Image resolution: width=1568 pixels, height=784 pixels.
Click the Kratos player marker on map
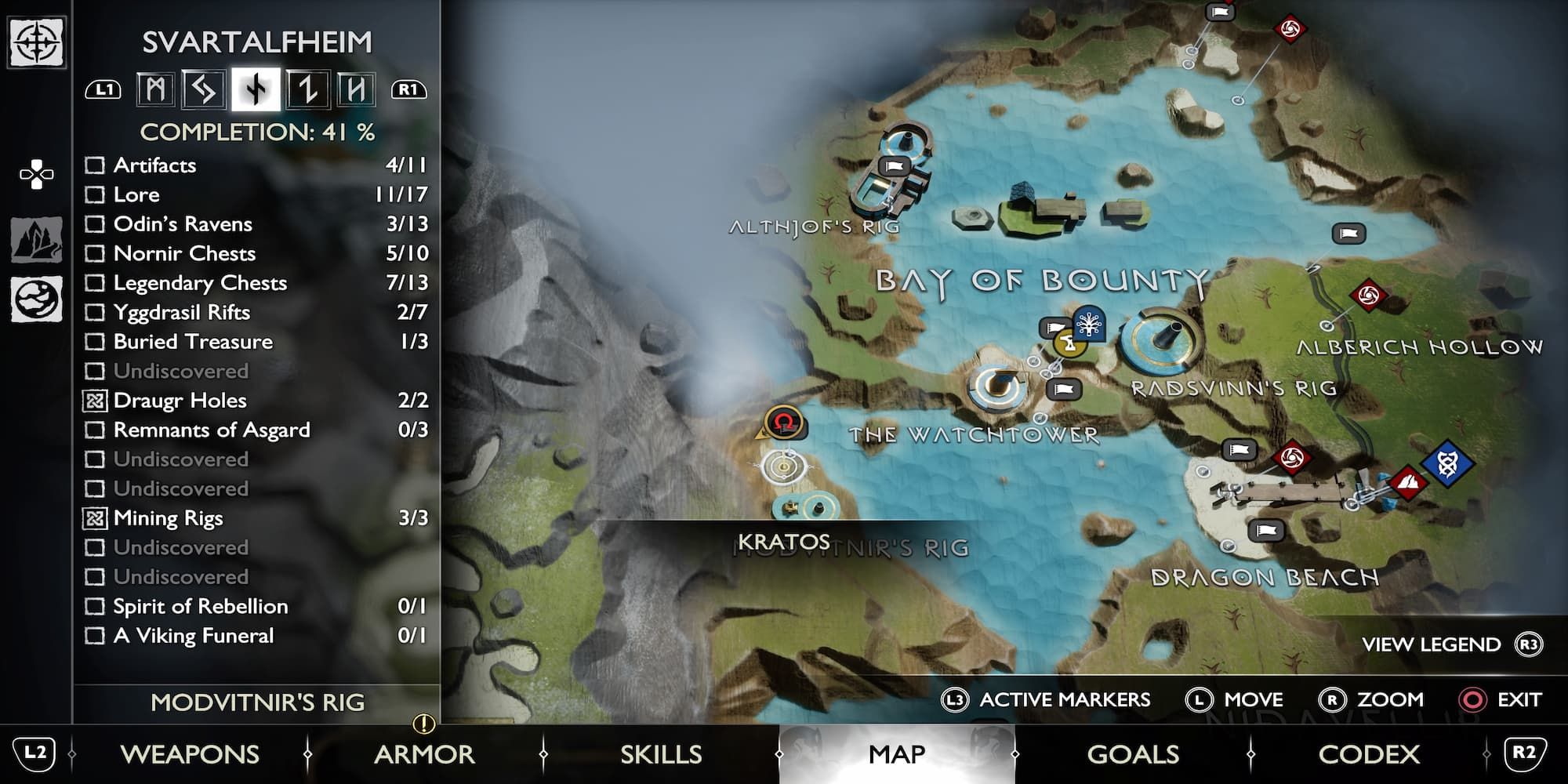pos(782,423)
